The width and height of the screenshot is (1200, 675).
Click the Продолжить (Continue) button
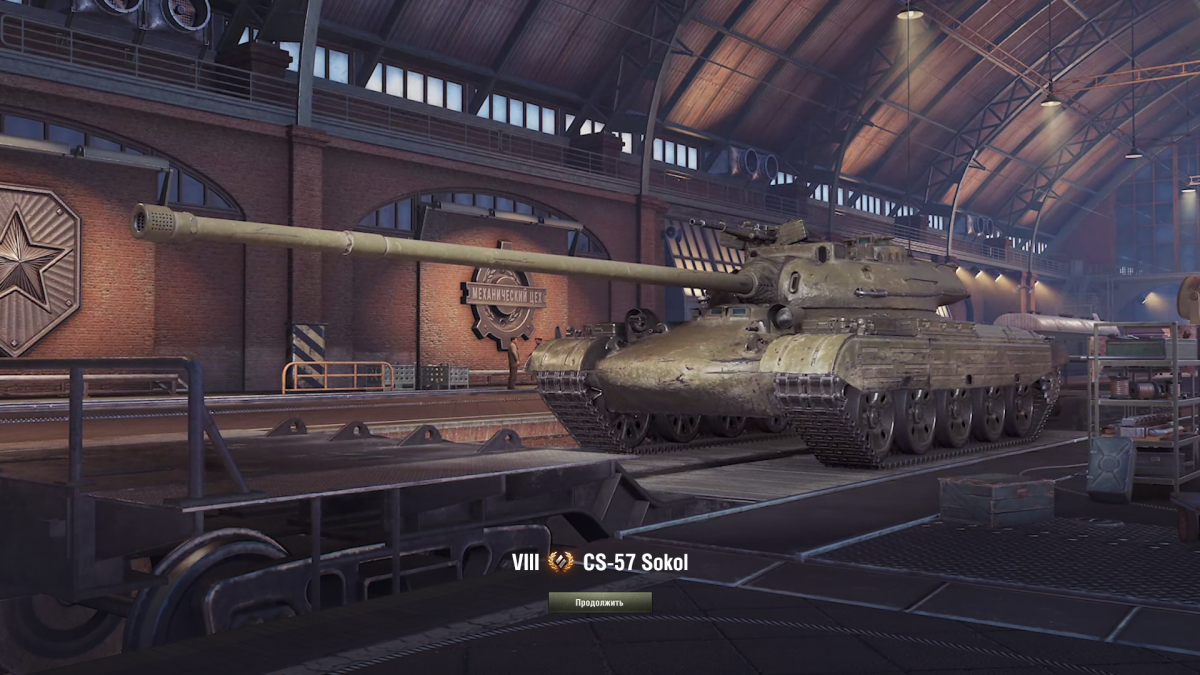(x=599, y=602)
